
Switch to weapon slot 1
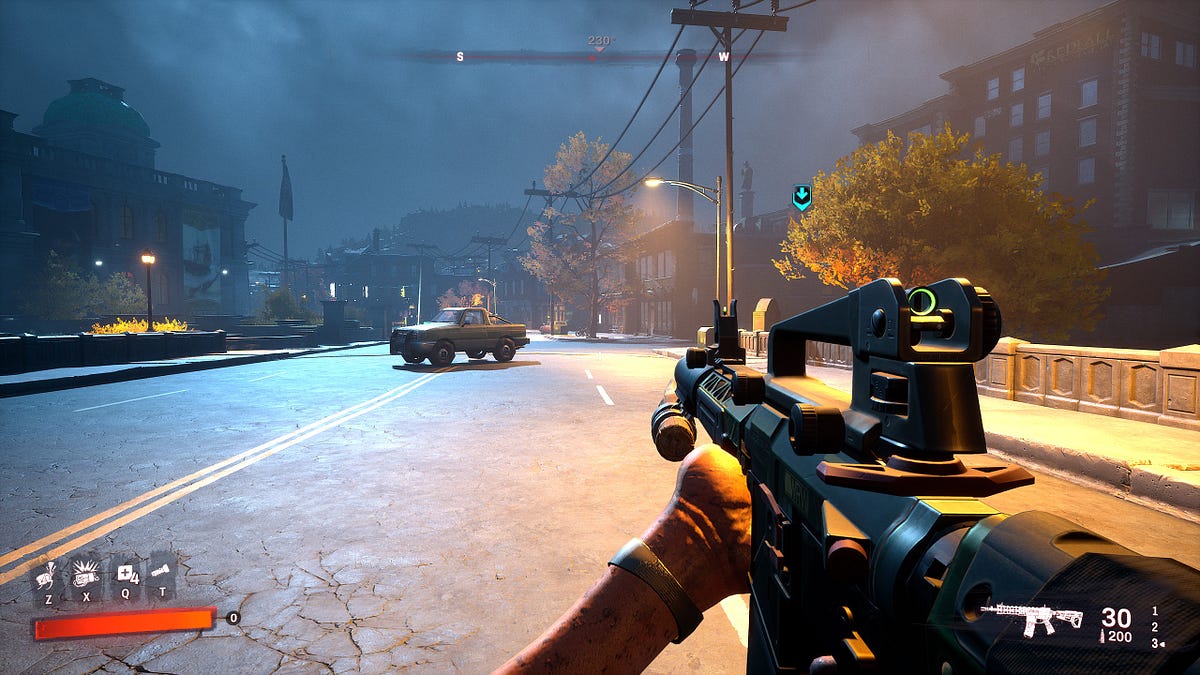[1155, 610]
